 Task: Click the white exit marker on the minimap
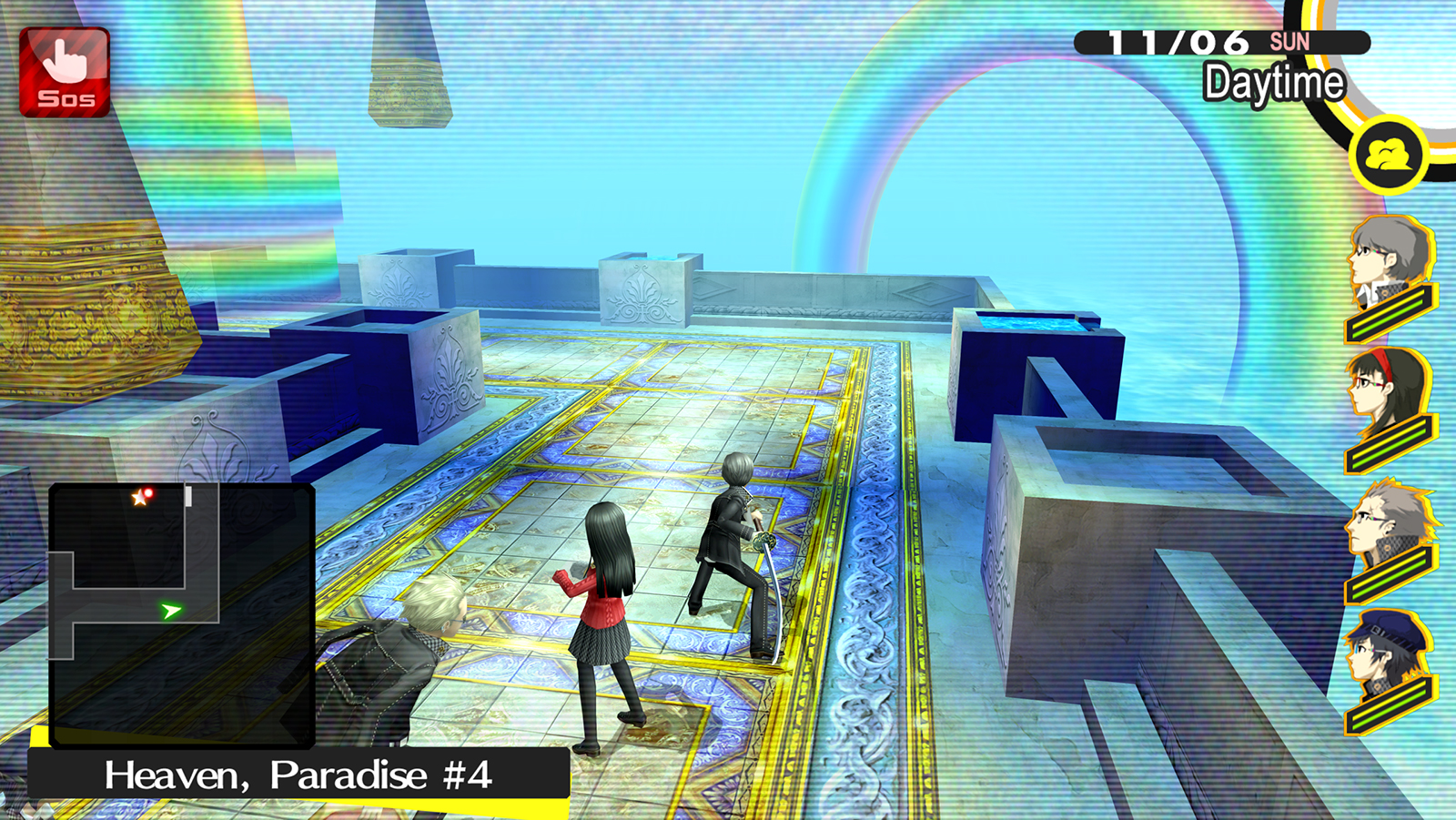pyautogui.click(x=189, y=495)
